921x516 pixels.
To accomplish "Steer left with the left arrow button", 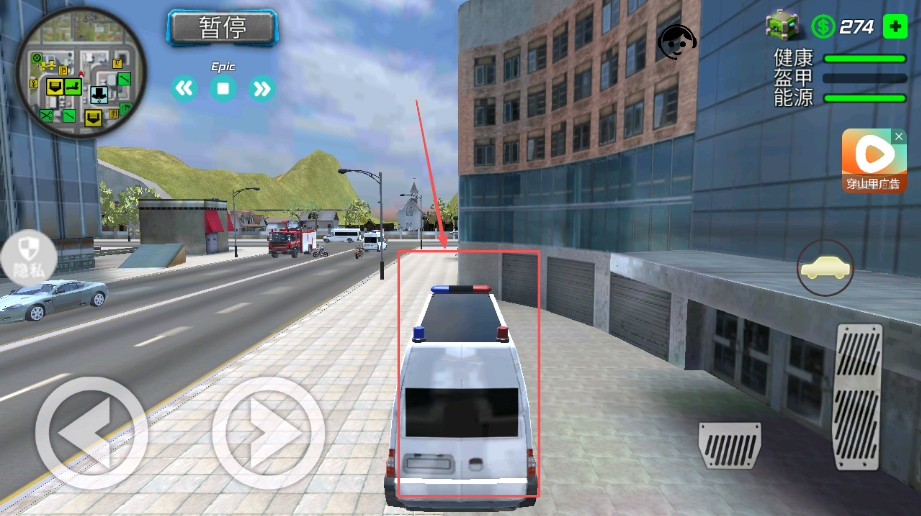I will pyautogui.click(x=91, y=432).
